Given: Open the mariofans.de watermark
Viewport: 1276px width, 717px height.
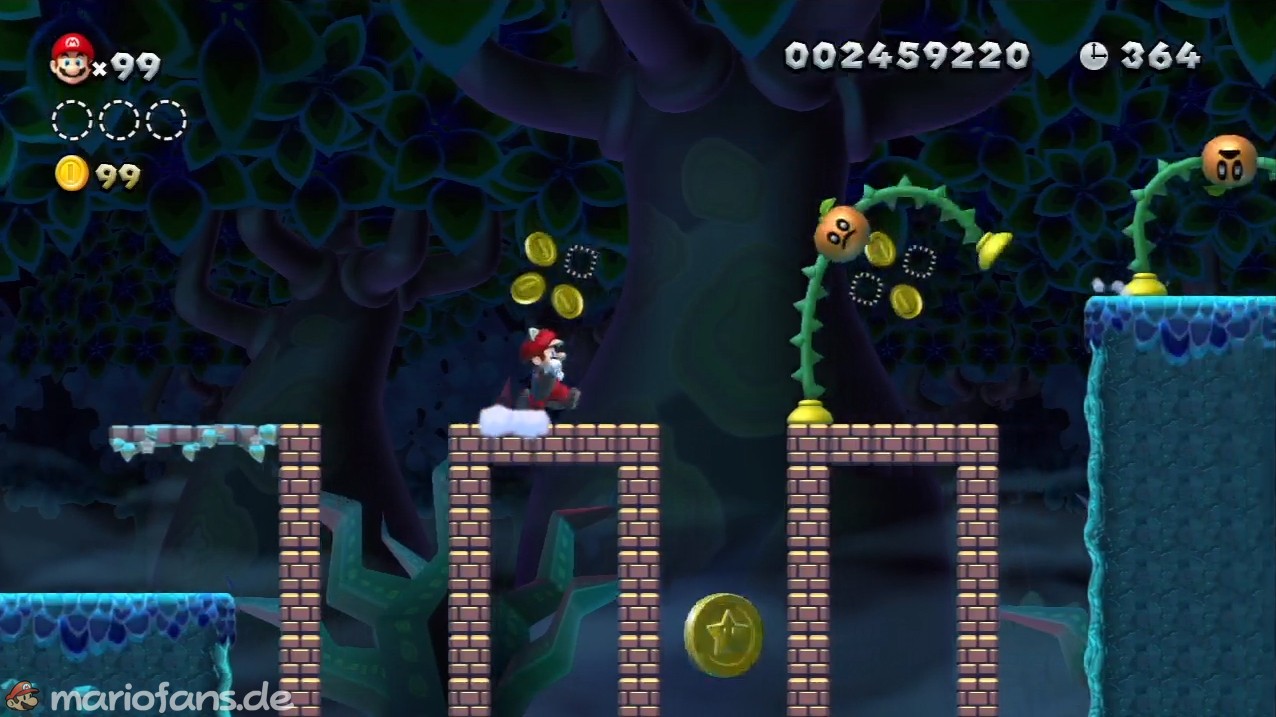Looking at the screenshot, I should click(150, 697).
